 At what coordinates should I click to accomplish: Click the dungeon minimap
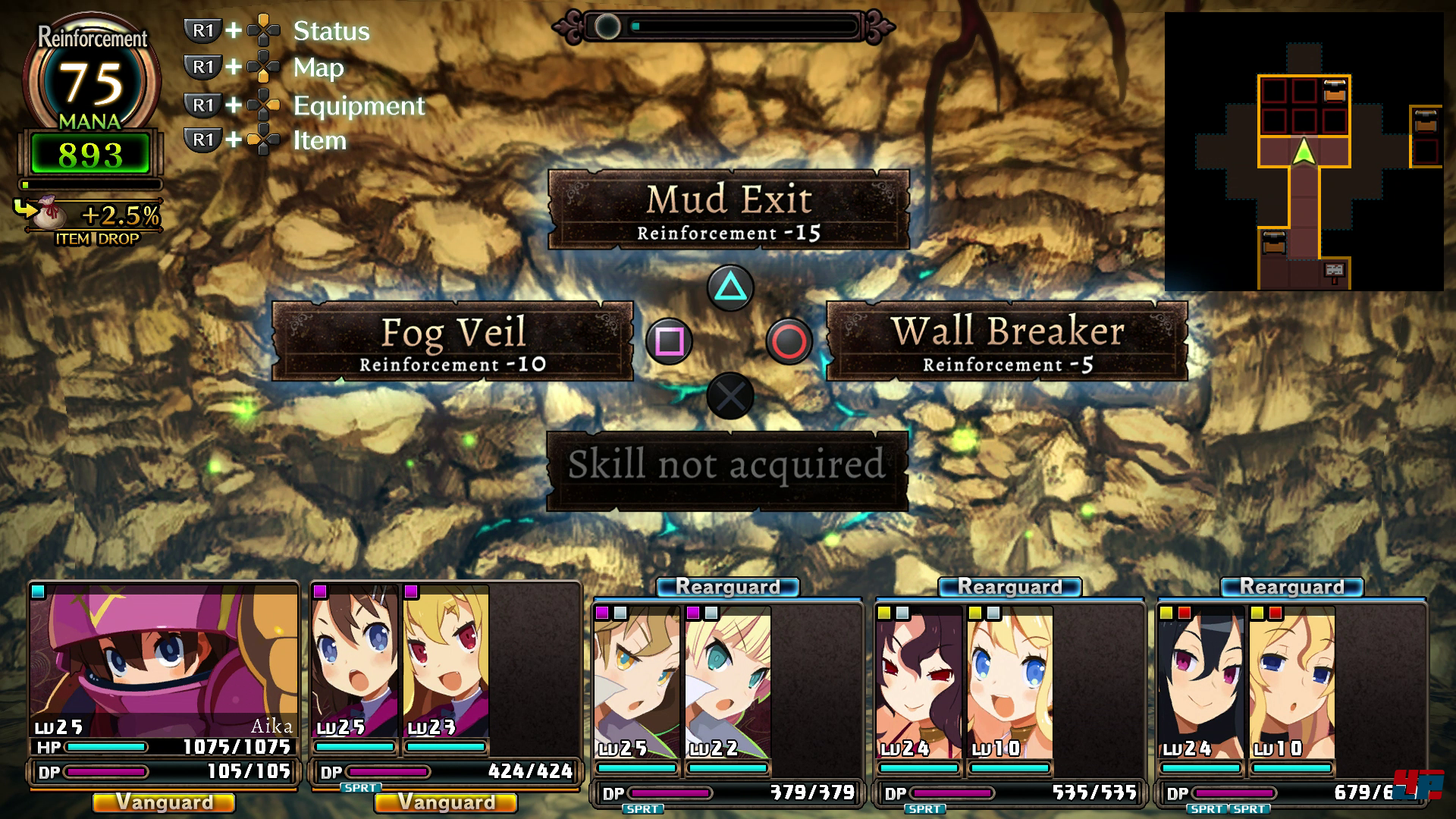click(1303, 152)
